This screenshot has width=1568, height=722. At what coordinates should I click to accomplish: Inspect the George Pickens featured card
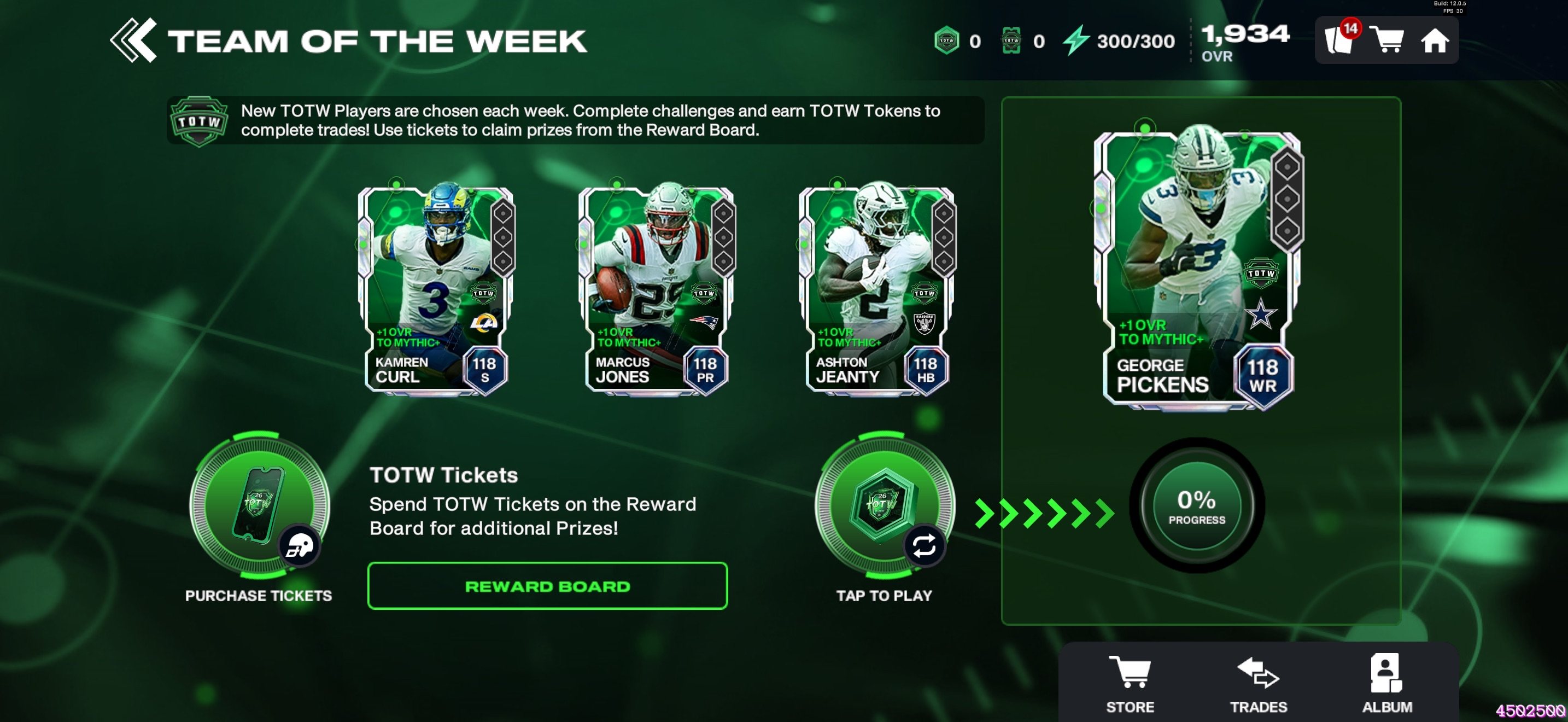coord(1197,268)
